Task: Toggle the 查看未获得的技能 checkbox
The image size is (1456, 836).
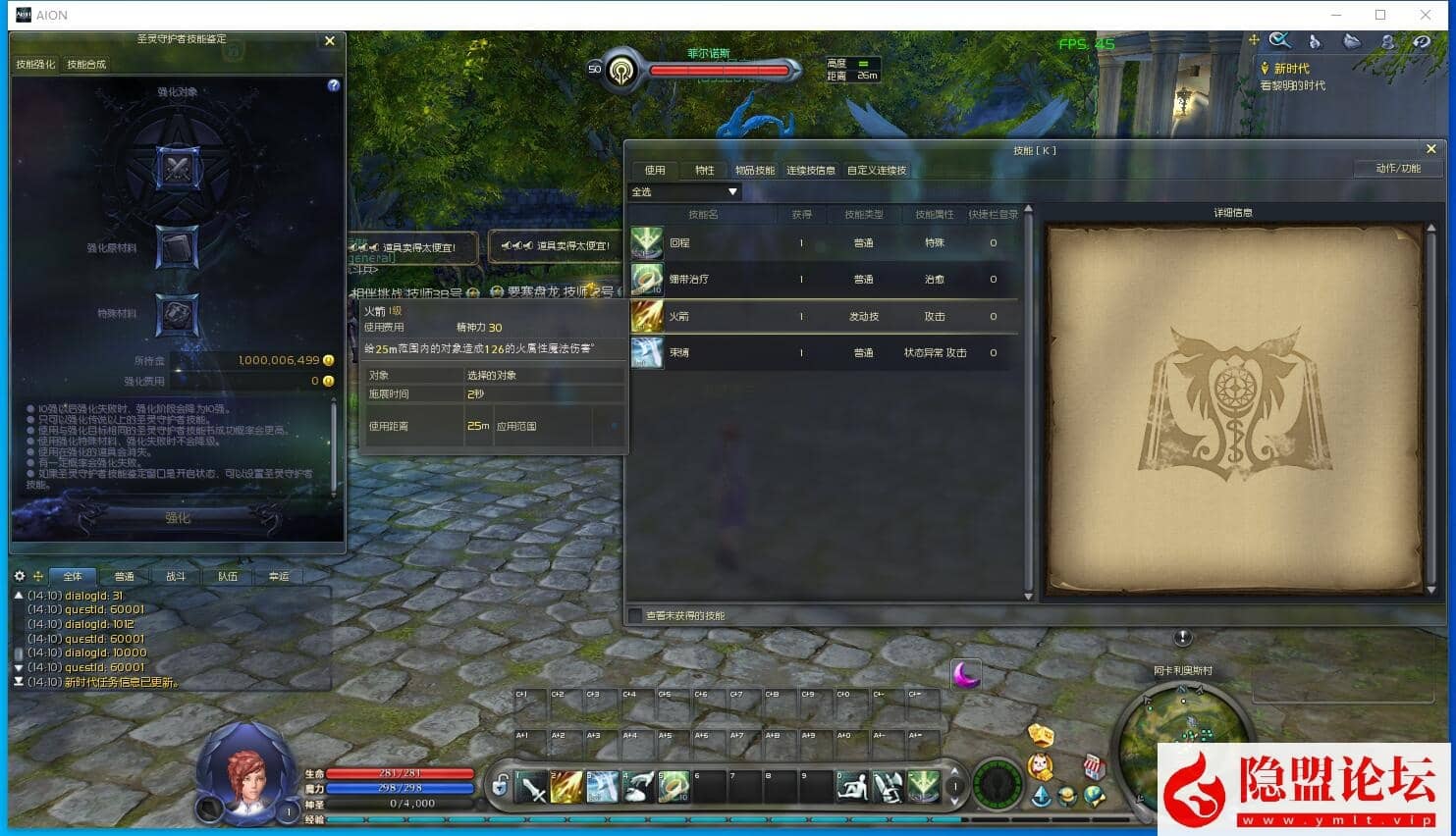Action: (x=635, y=616)
